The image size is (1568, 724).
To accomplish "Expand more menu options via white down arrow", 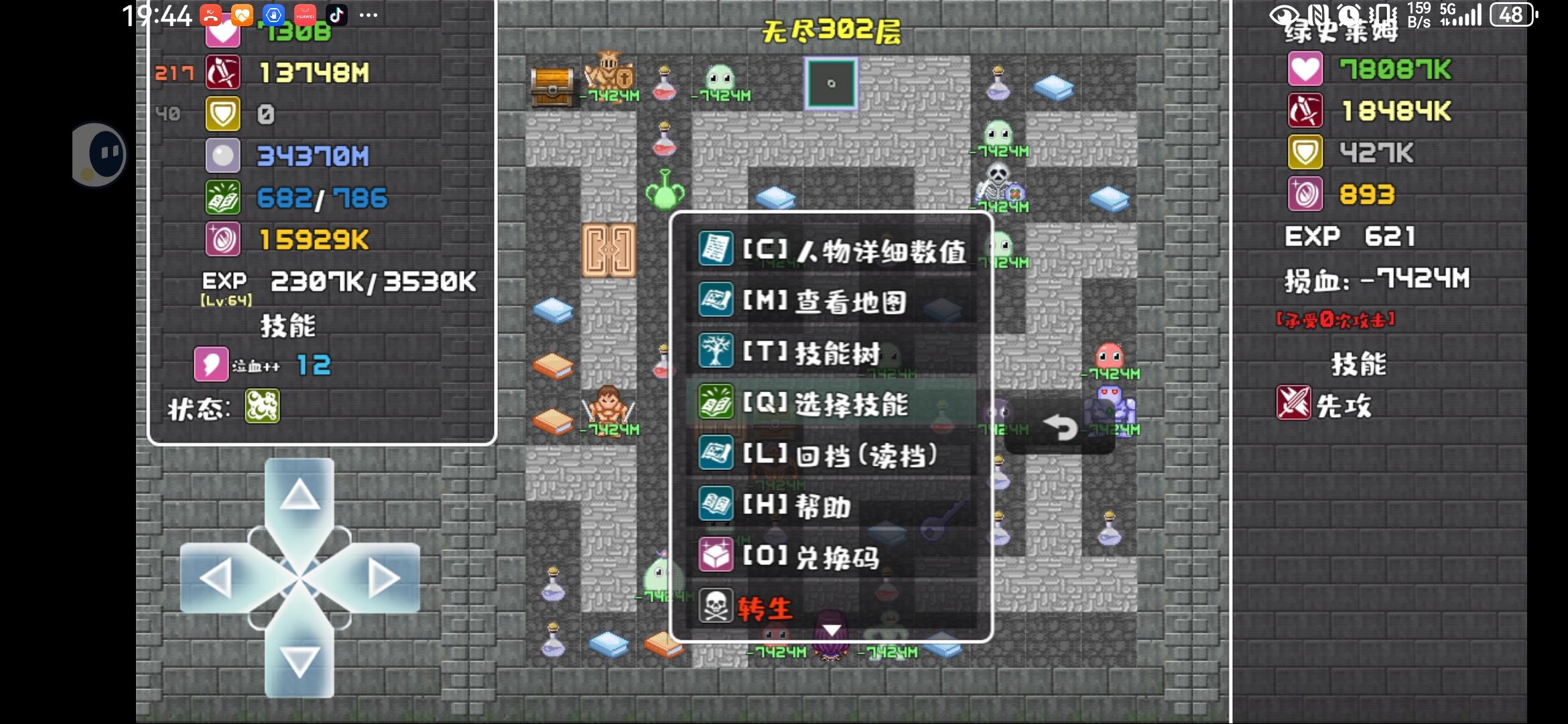I will tap(831, 629).
